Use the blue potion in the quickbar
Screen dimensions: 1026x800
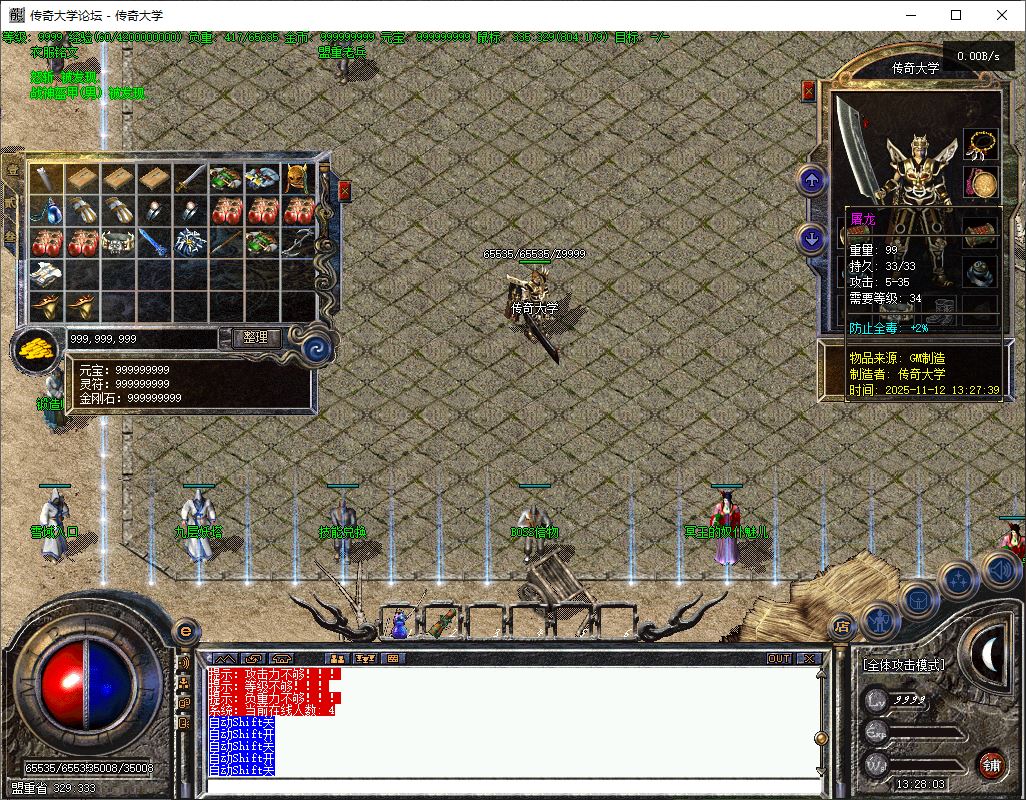(x=399, y=624)
